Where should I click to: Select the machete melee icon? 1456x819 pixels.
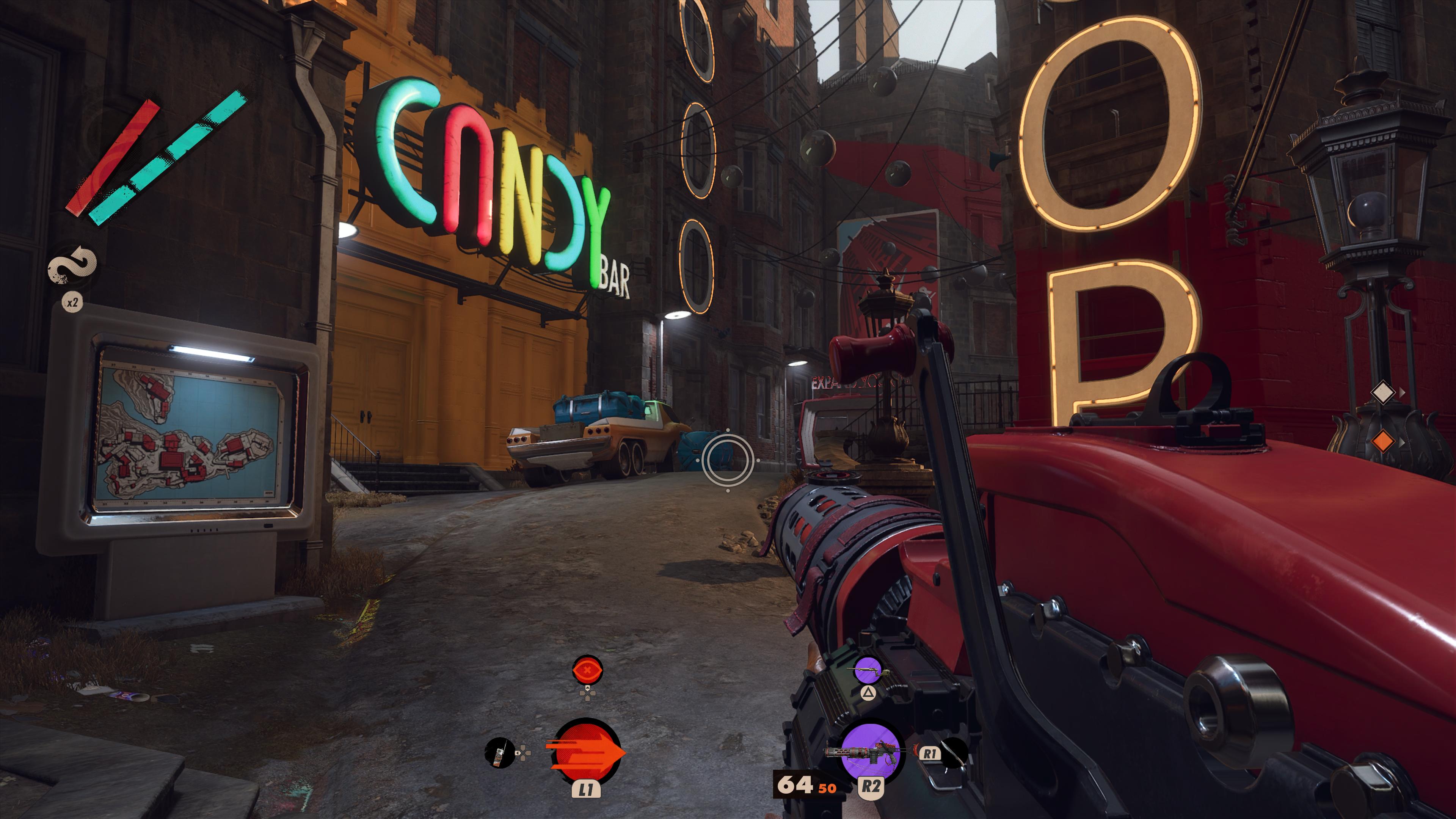[x=954, y=753]
